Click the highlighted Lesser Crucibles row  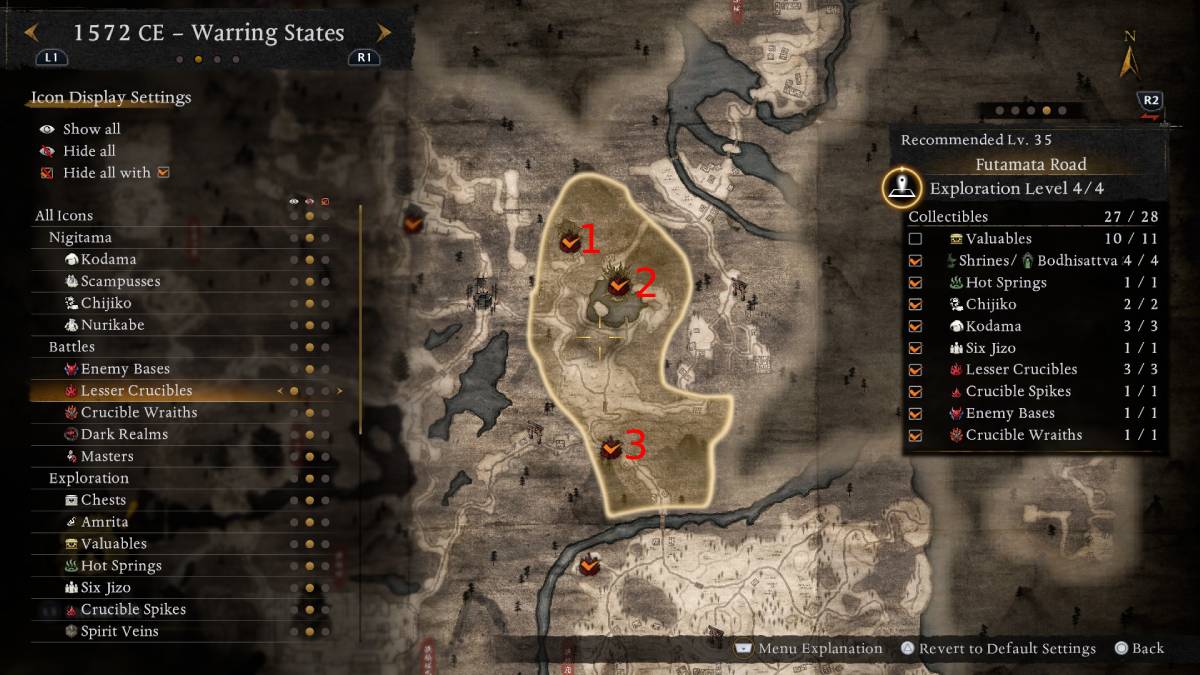point(136,391)
